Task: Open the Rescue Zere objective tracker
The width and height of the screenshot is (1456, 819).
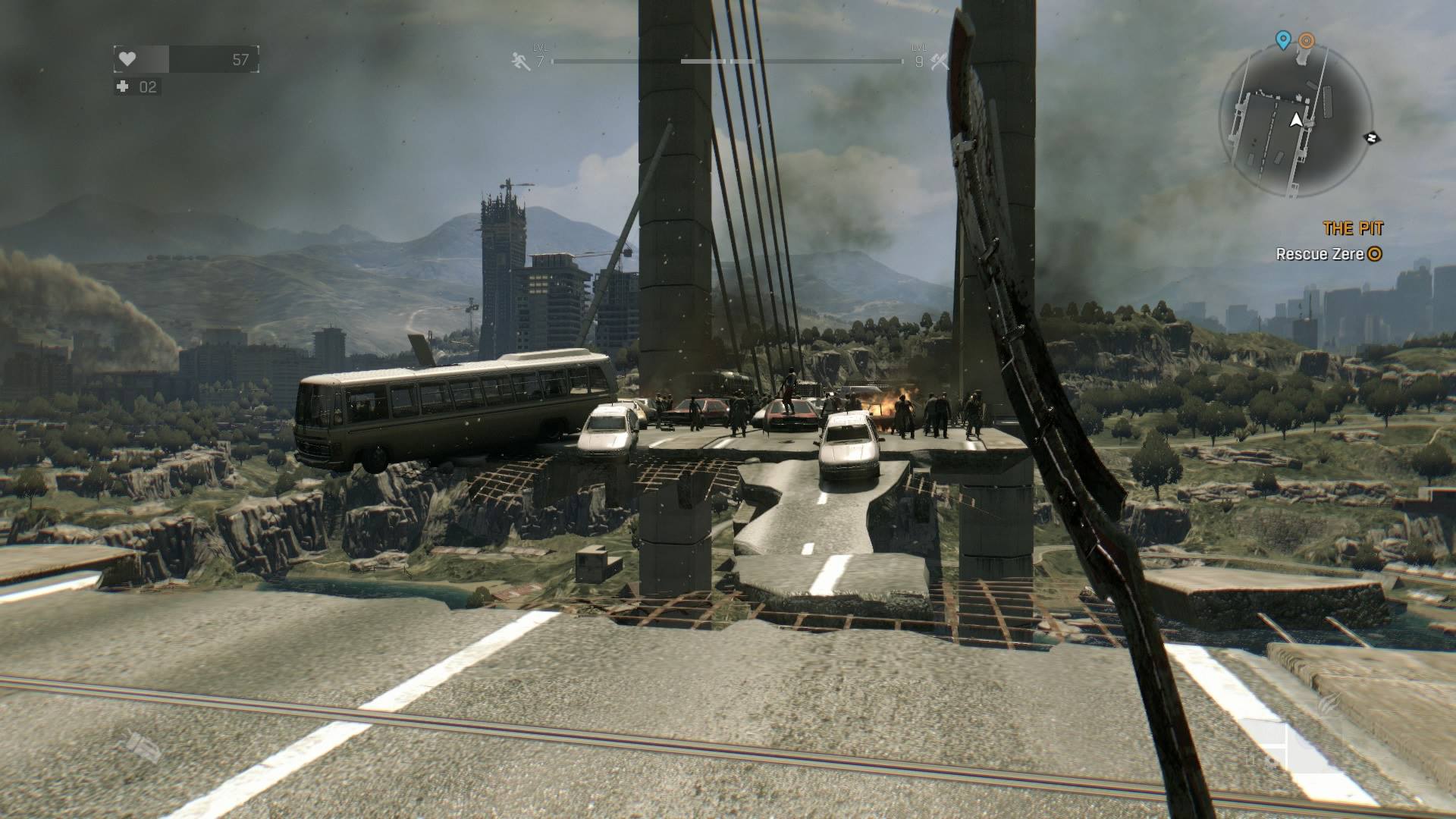Action: (x=1328, y=254)
